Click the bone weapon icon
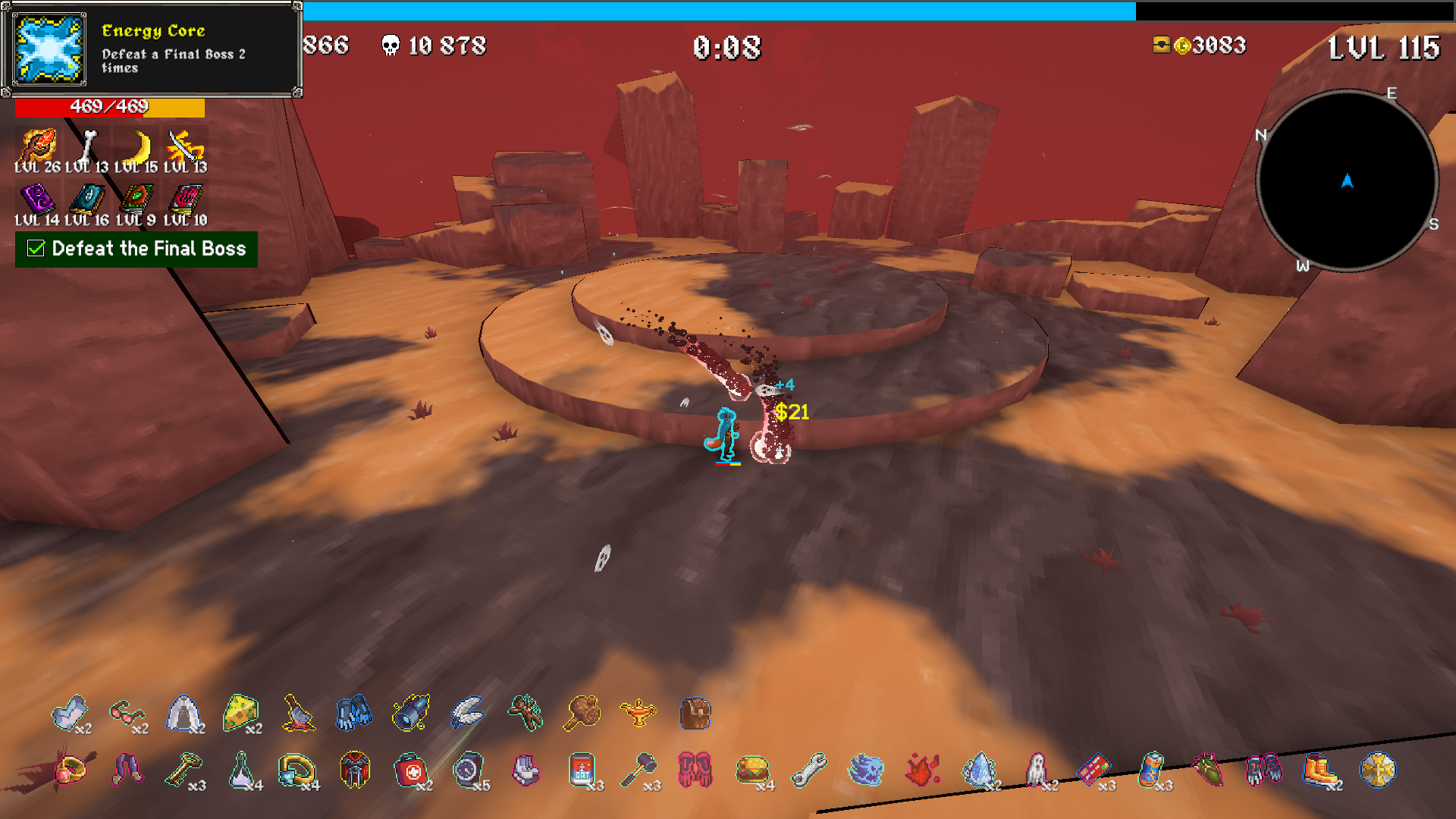 click(88, 147)
